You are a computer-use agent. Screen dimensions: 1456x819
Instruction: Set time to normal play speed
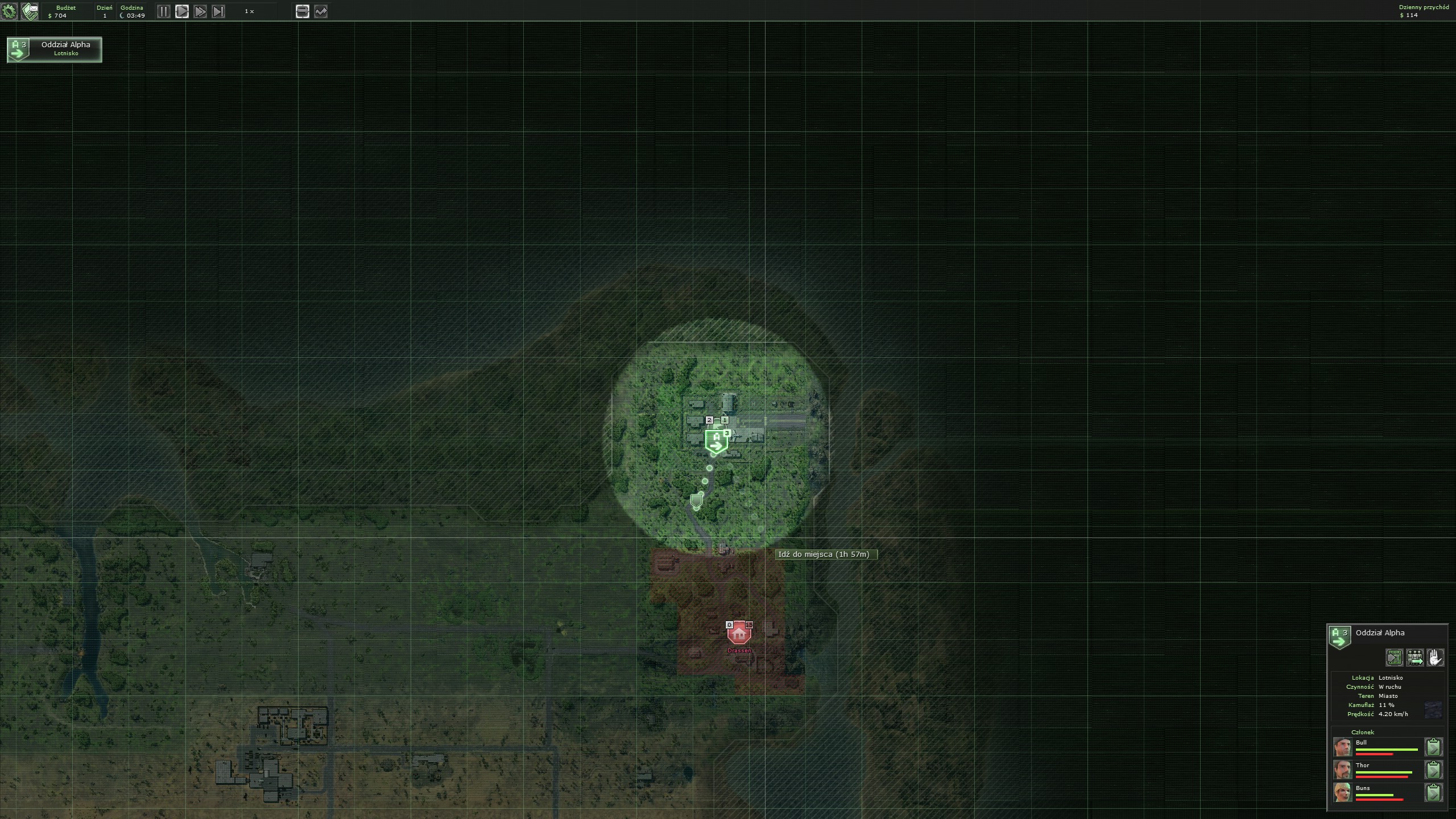182,11
